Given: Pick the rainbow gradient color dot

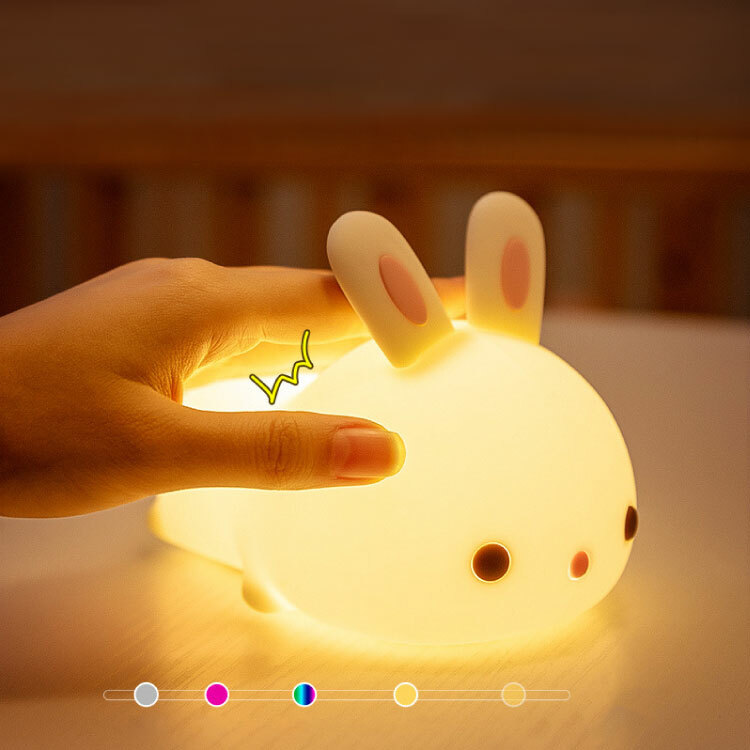Looking at the screenshot, I should tap(305, 694).
